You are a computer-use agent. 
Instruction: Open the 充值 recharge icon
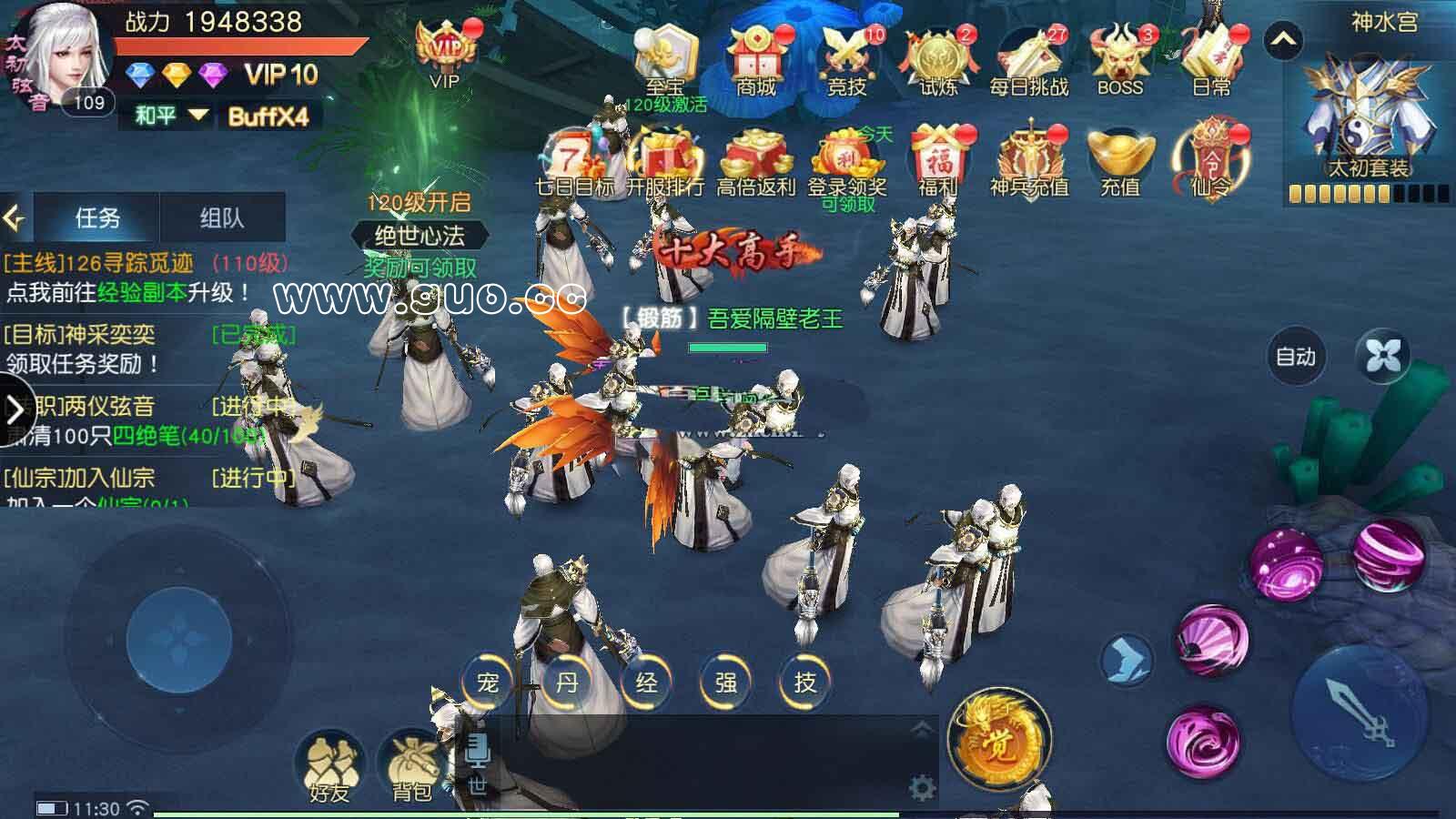point(1120,162)
